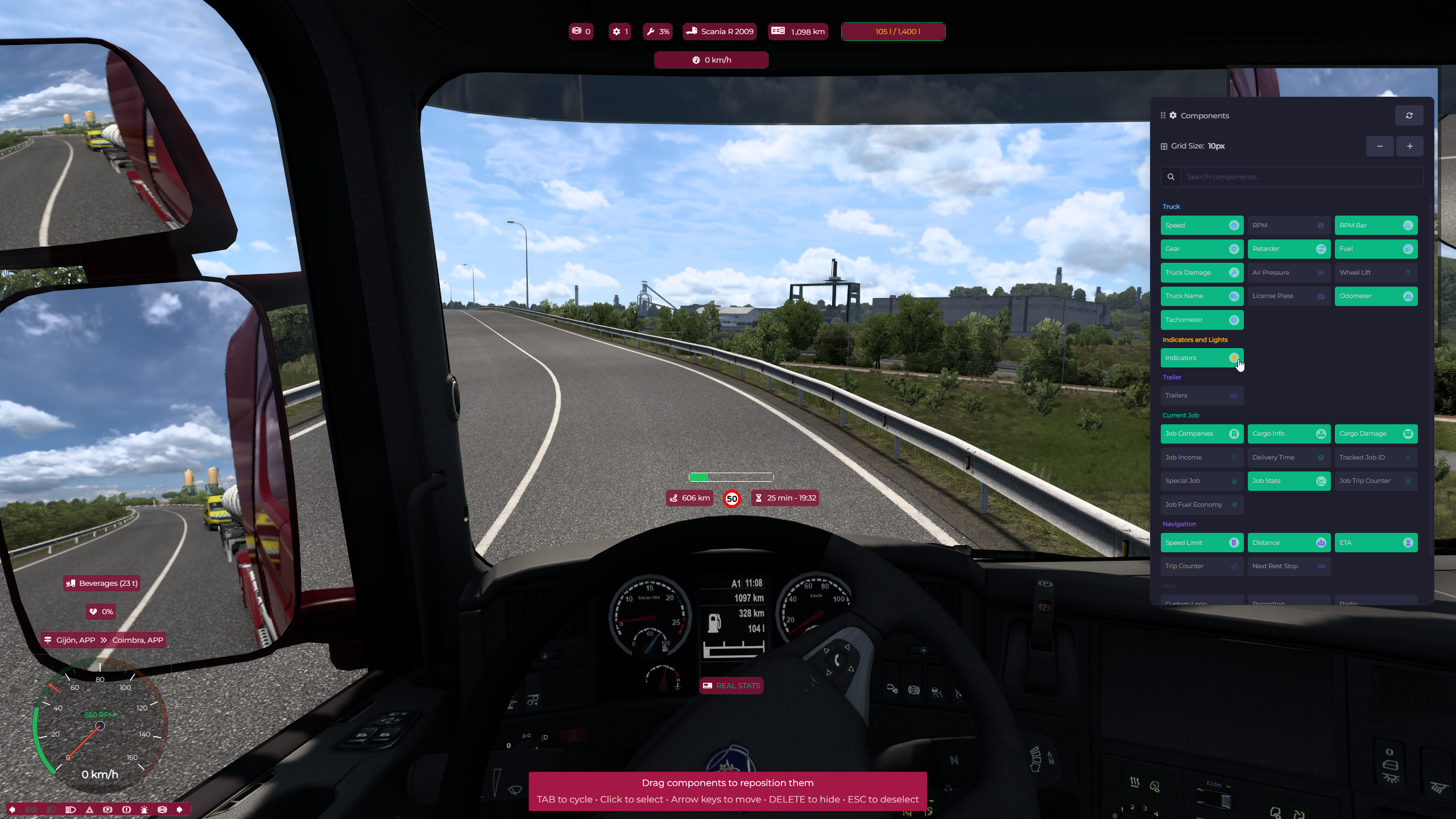Select the REAL STATS job widget
This screenshot has height=819, width=1456.
(731, 685)
